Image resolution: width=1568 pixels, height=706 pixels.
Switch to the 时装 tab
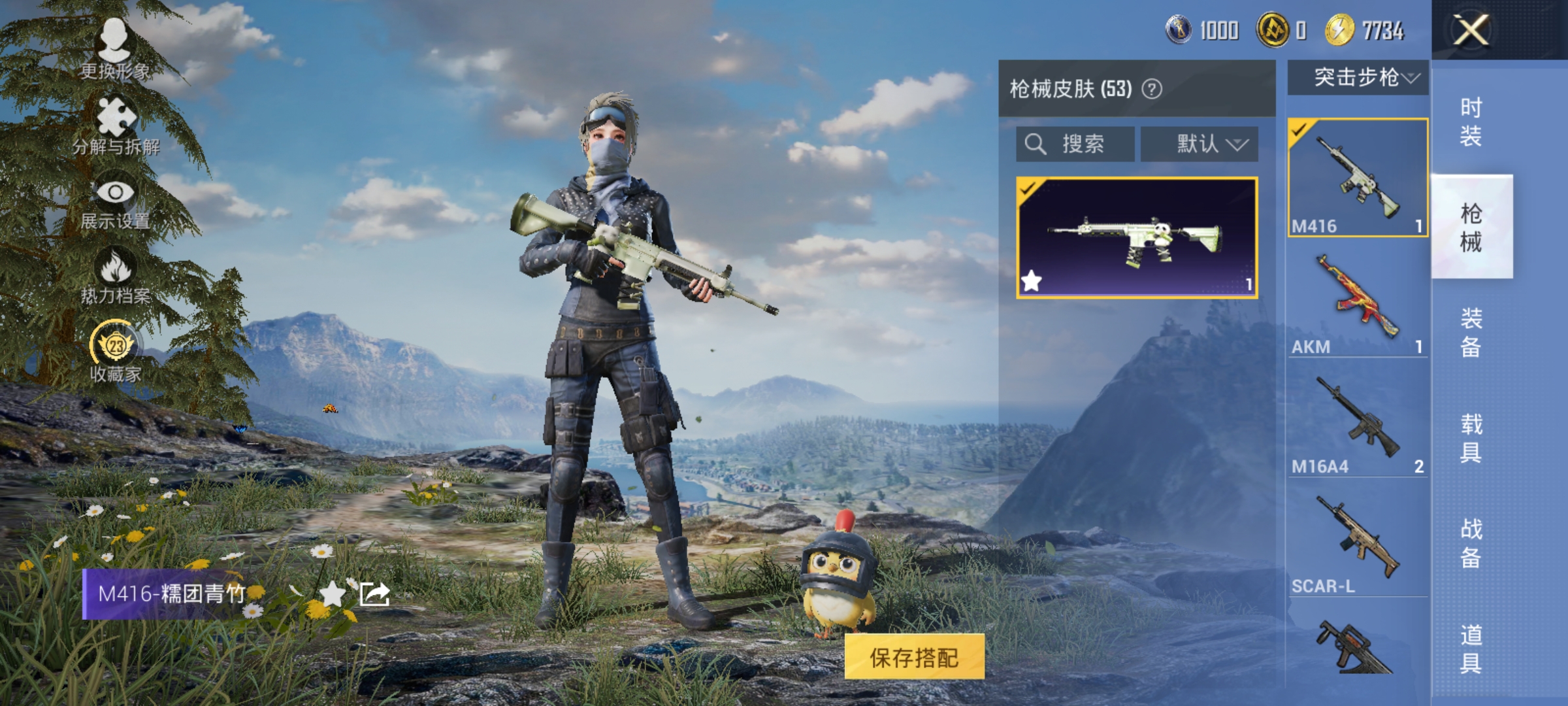click(1472, 122)
